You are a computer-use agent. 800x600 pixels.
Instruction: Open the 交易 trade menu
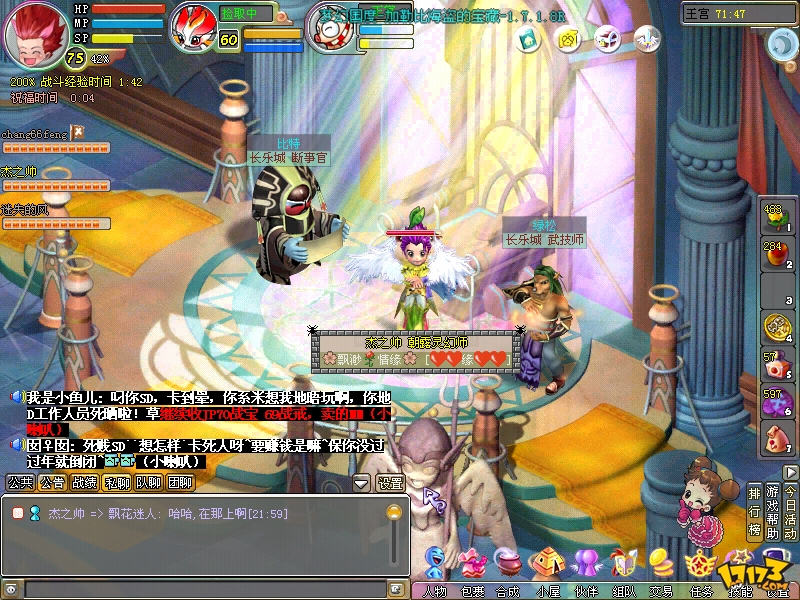(x=660, y=567)
